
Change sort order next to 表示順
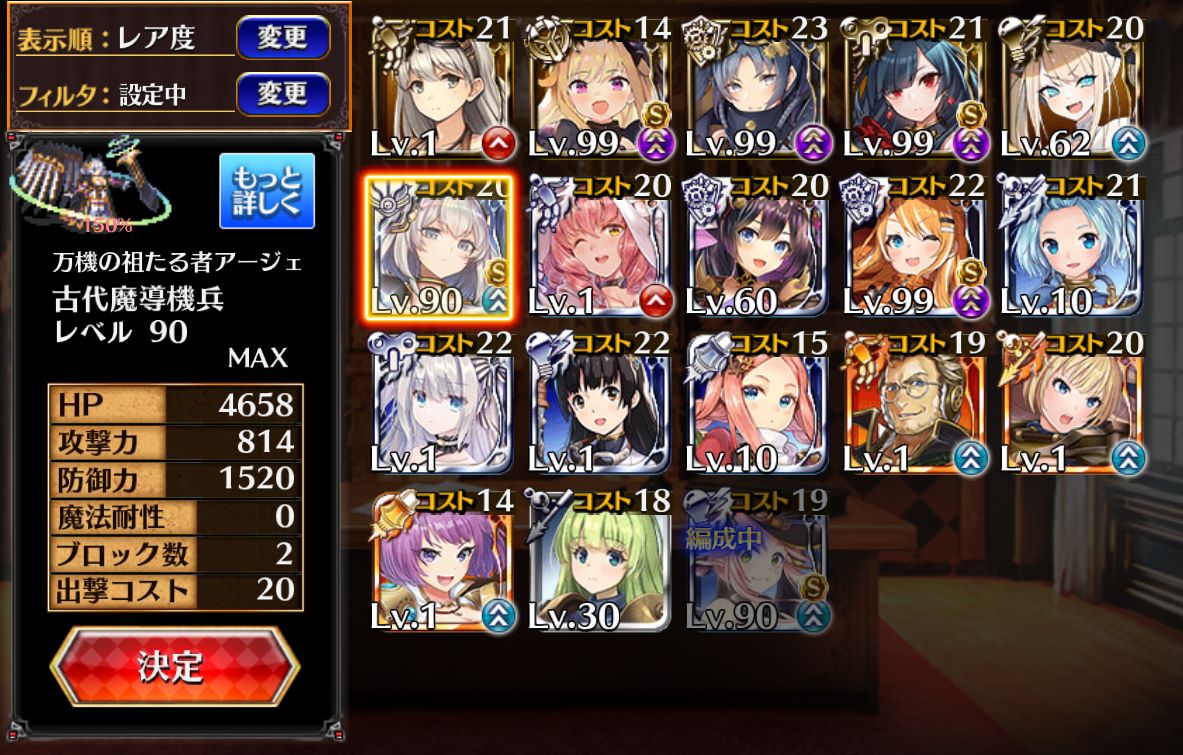coord(282,38)
